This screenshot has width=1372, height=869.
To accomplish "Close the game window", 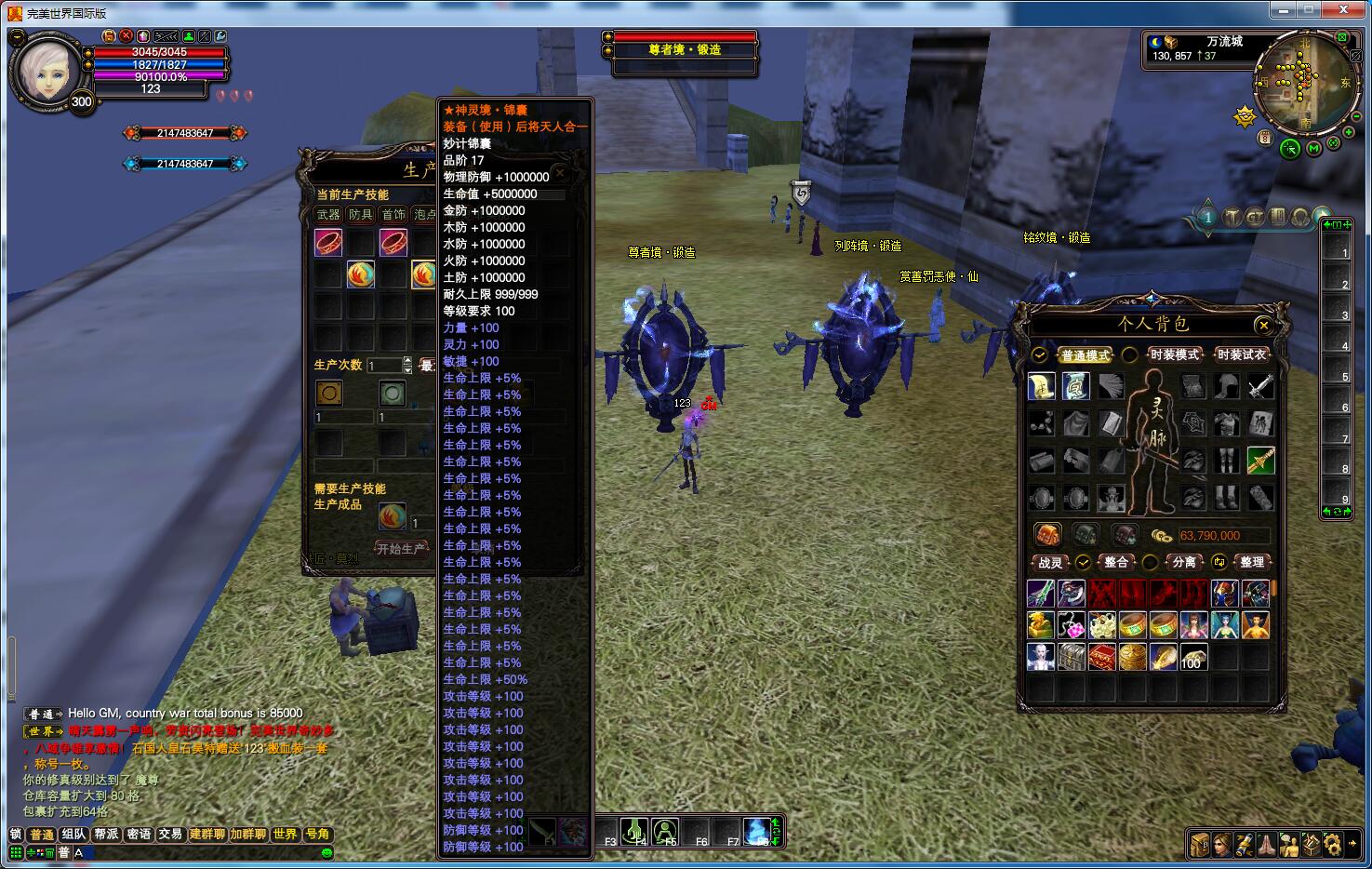I will tap(1344, 10).
